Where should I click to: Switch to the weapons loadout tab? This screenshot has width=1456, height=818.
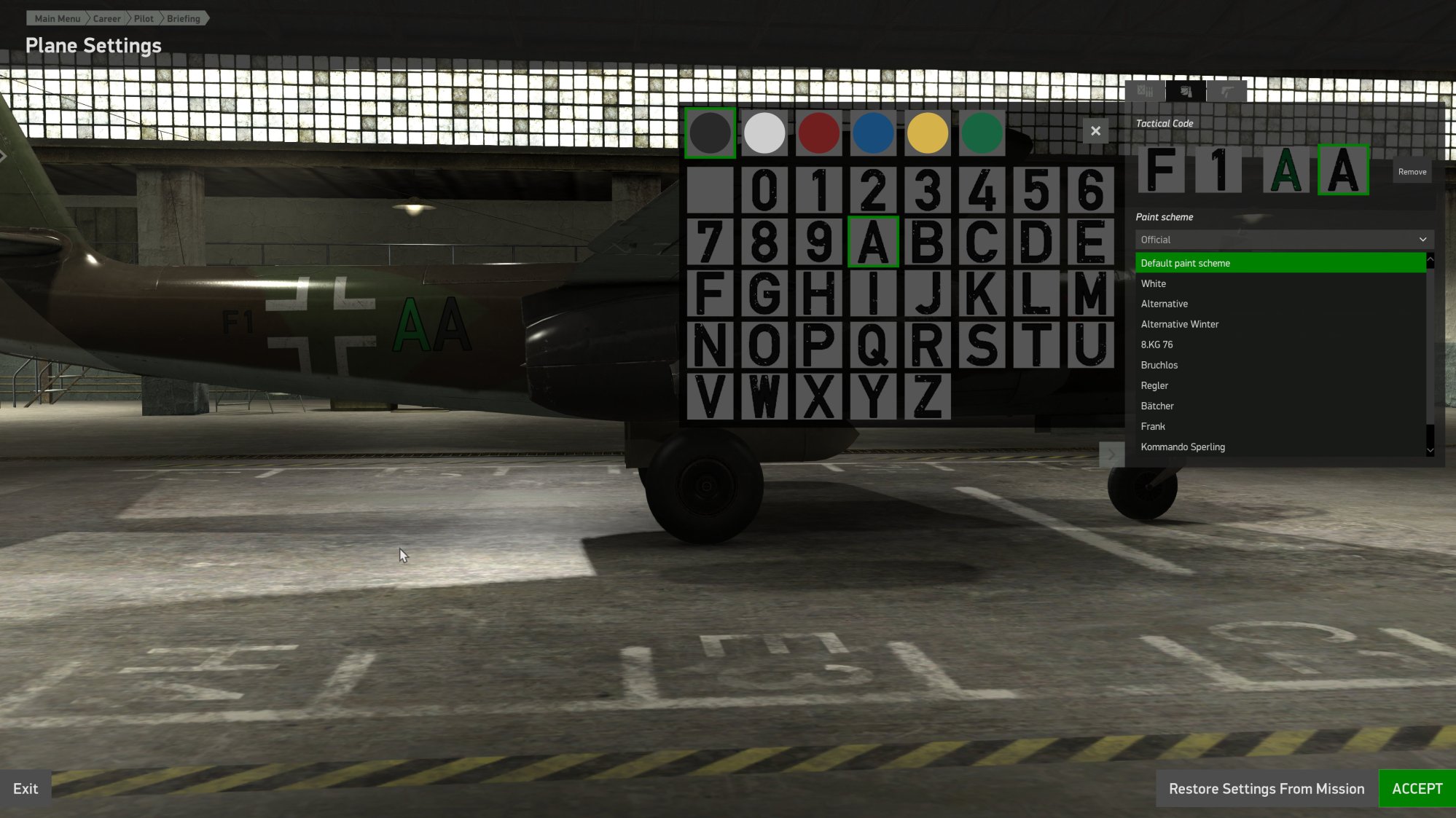click(x=1228, y=92)
